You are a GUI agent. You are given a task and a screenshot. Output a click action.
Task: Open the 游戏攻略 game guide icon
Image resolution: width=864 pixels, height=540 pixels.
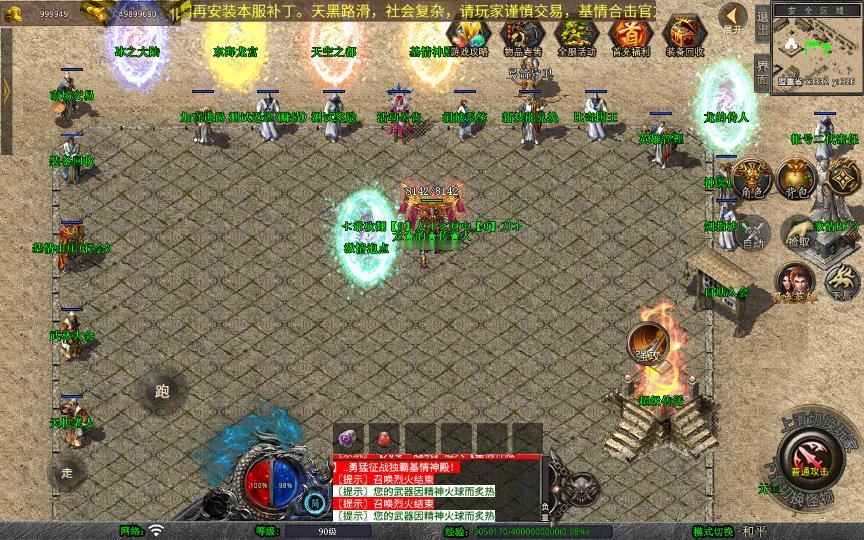pyautogui.click(x=469, y=35)
